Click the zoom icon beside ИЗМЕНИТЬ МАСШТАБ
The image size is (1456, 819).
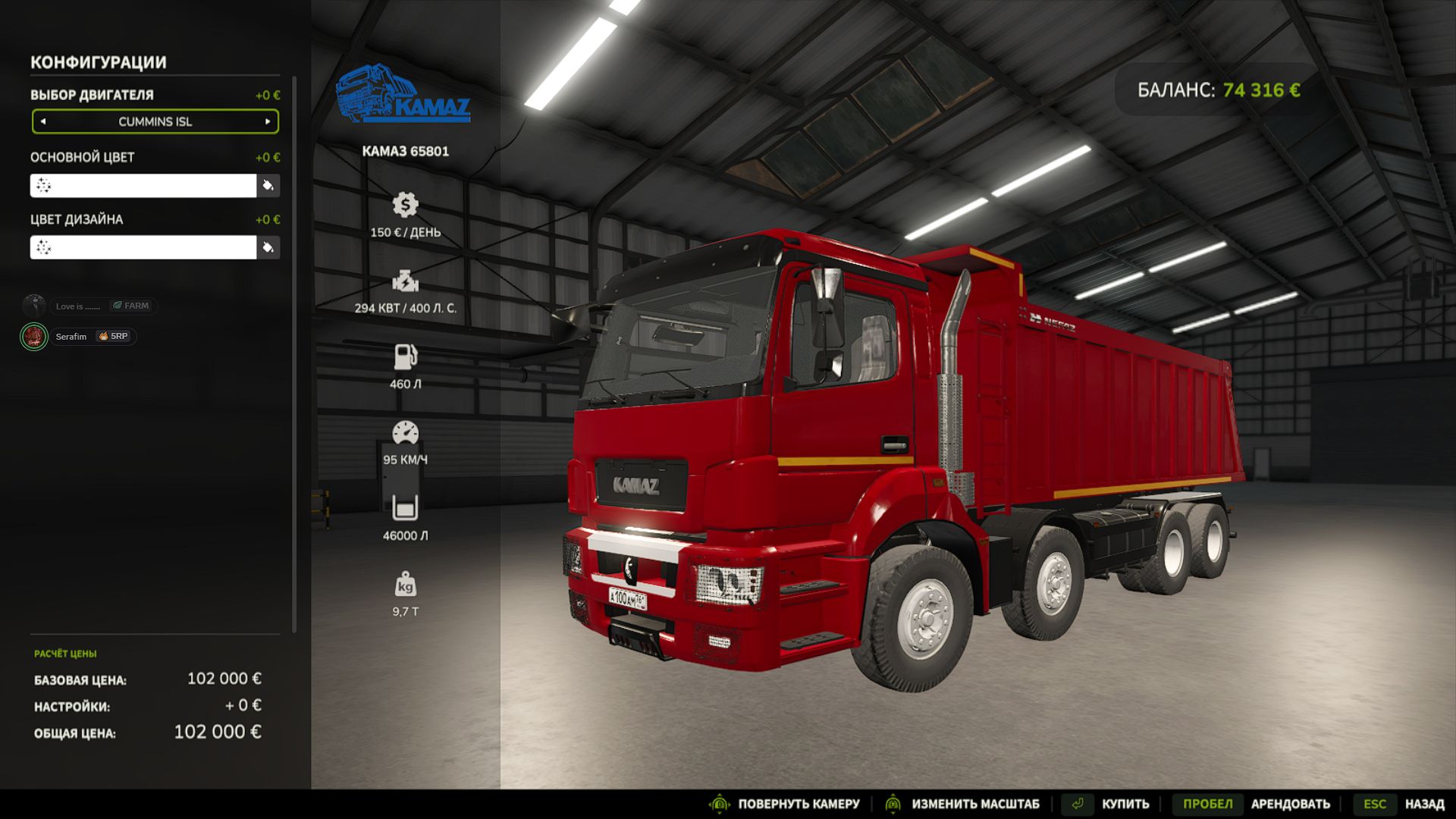pos(893,803)
